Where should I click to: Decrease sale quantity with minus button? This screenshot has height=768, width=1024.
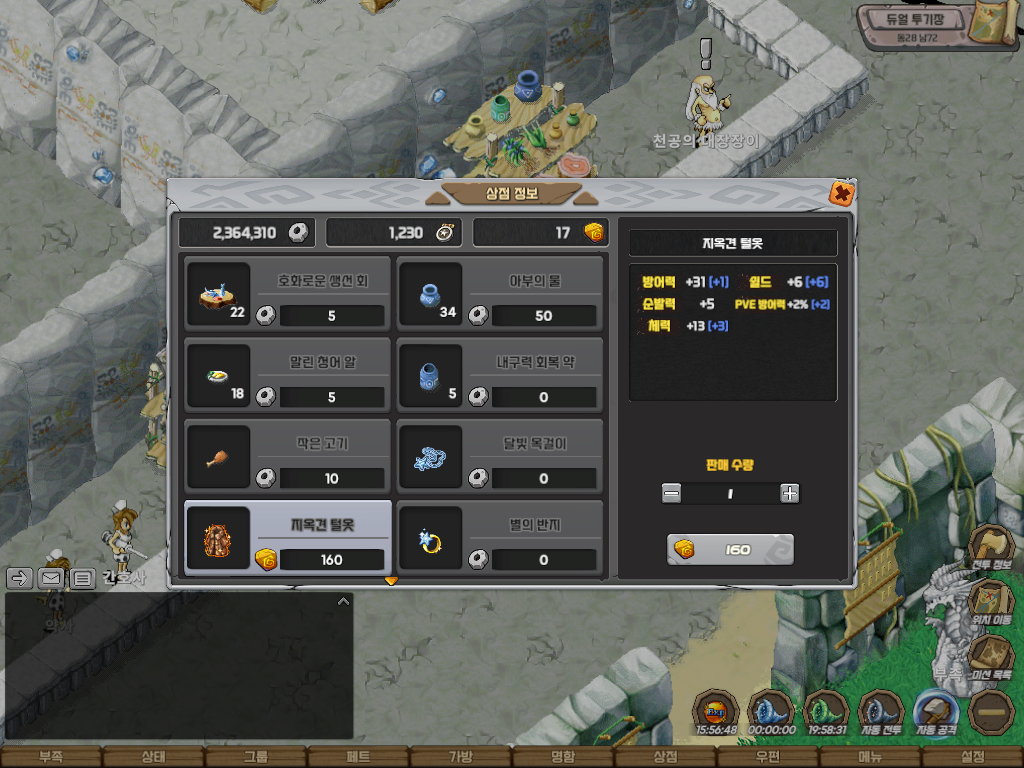pyautogui.click(x=672, y=493)
